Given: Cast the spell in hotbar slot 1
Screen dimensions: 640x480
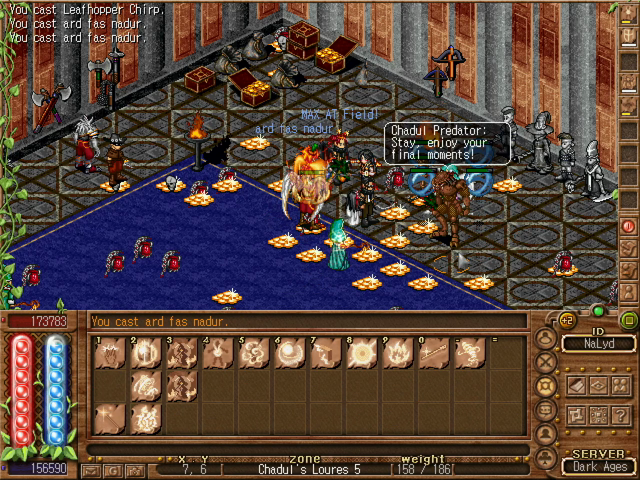Looking at the screenshot, I should (110, 354).
